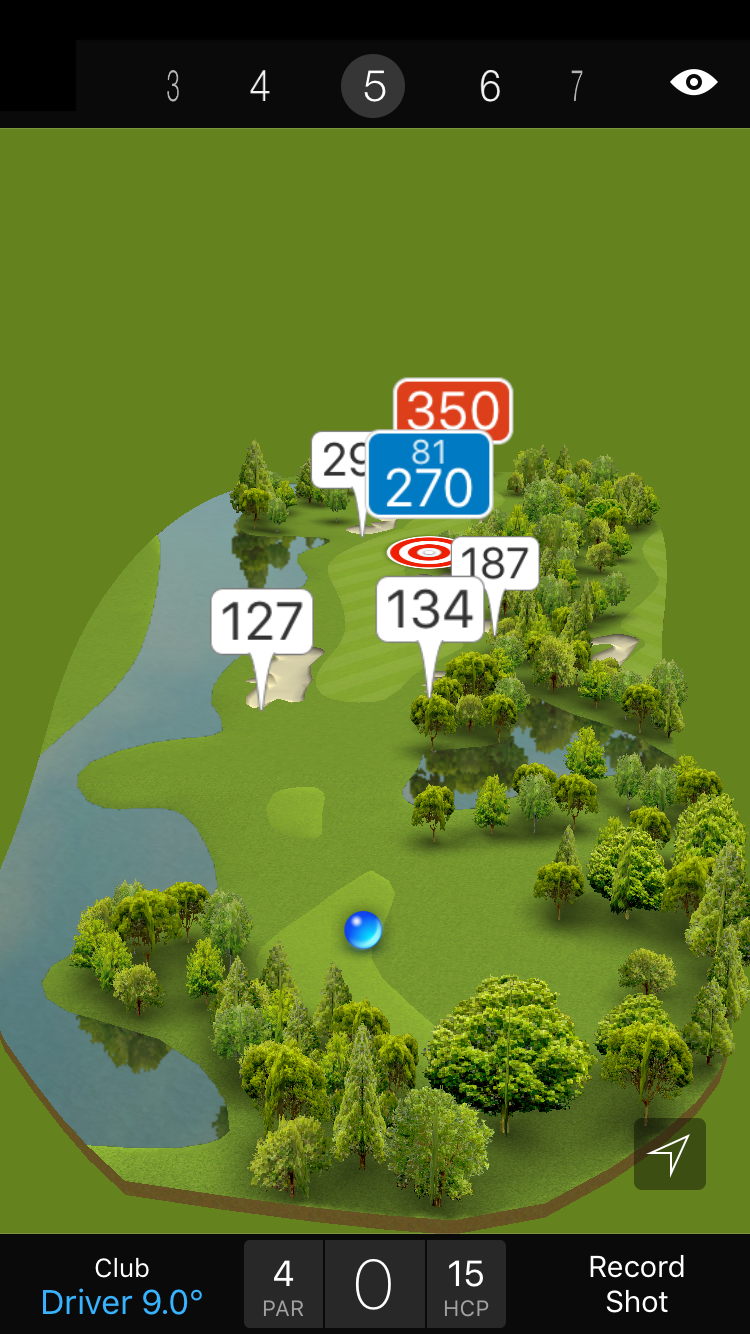Tap the 134 distance callout
This screenshot has height=1334, width=750.
coord(429,609)
